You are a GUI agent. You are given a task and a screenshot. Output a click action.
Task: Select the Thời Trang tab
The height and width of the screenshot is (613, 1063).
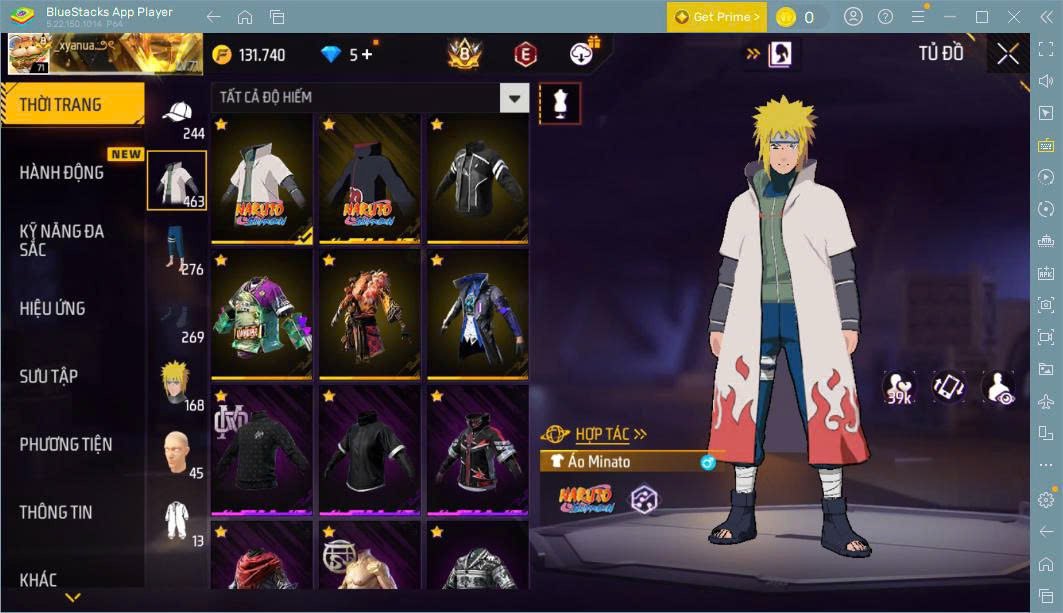tap(60, 105)
